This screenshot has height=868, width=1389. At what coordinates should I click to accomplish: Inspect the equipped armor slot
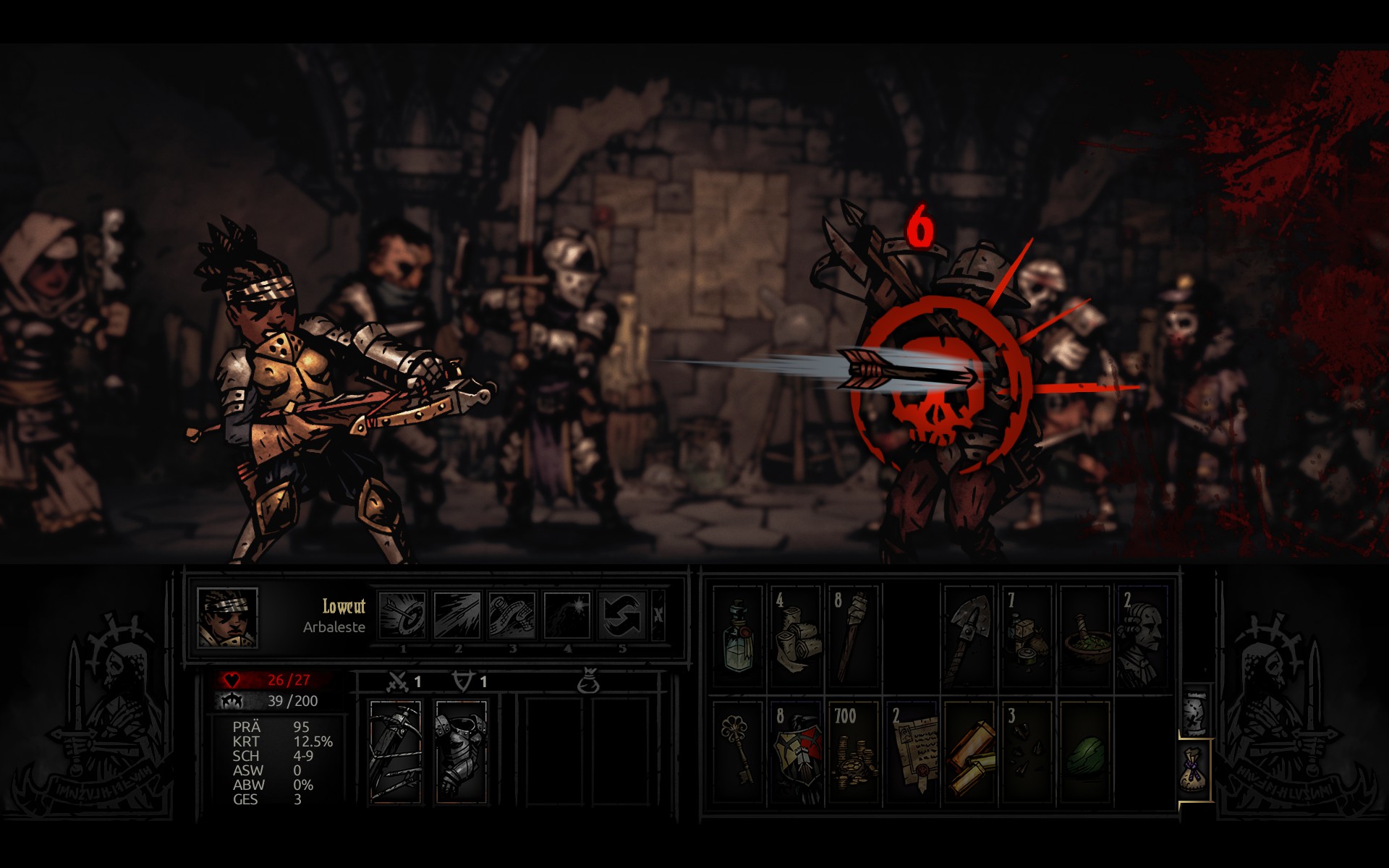(461, 751)
